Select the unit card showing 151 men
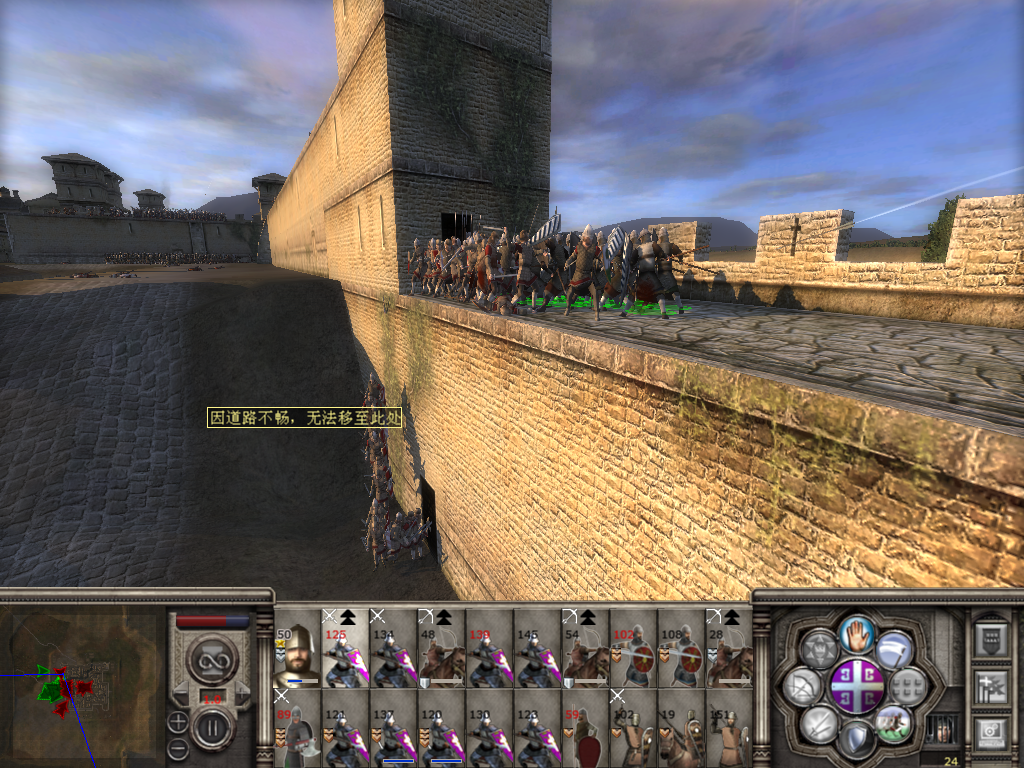This screenshot has height=768, width=1024. pyautogui.click(x=729, y=728)
